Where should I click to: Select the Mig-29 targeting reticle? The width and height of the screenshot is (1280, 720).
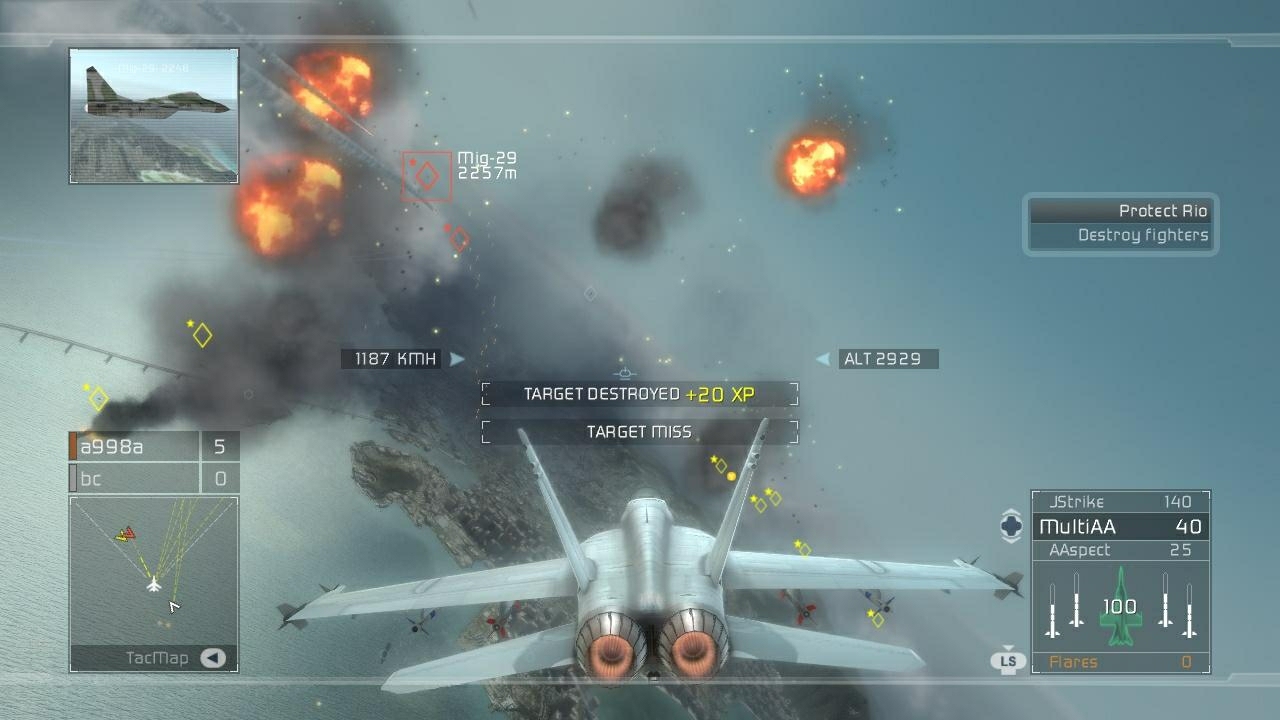424,174
